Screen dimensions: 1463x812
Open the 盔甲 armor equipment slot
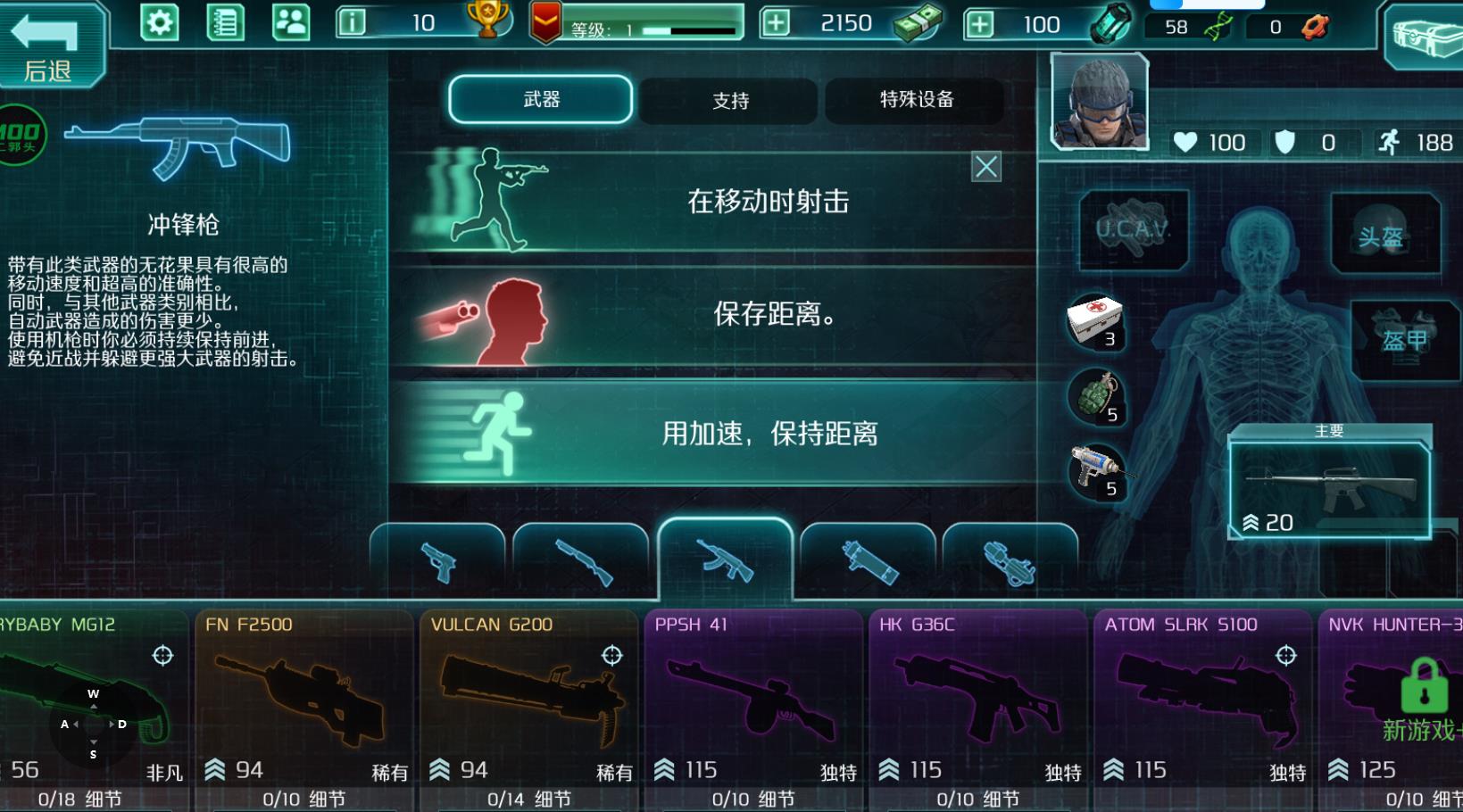click(1404, 339)
